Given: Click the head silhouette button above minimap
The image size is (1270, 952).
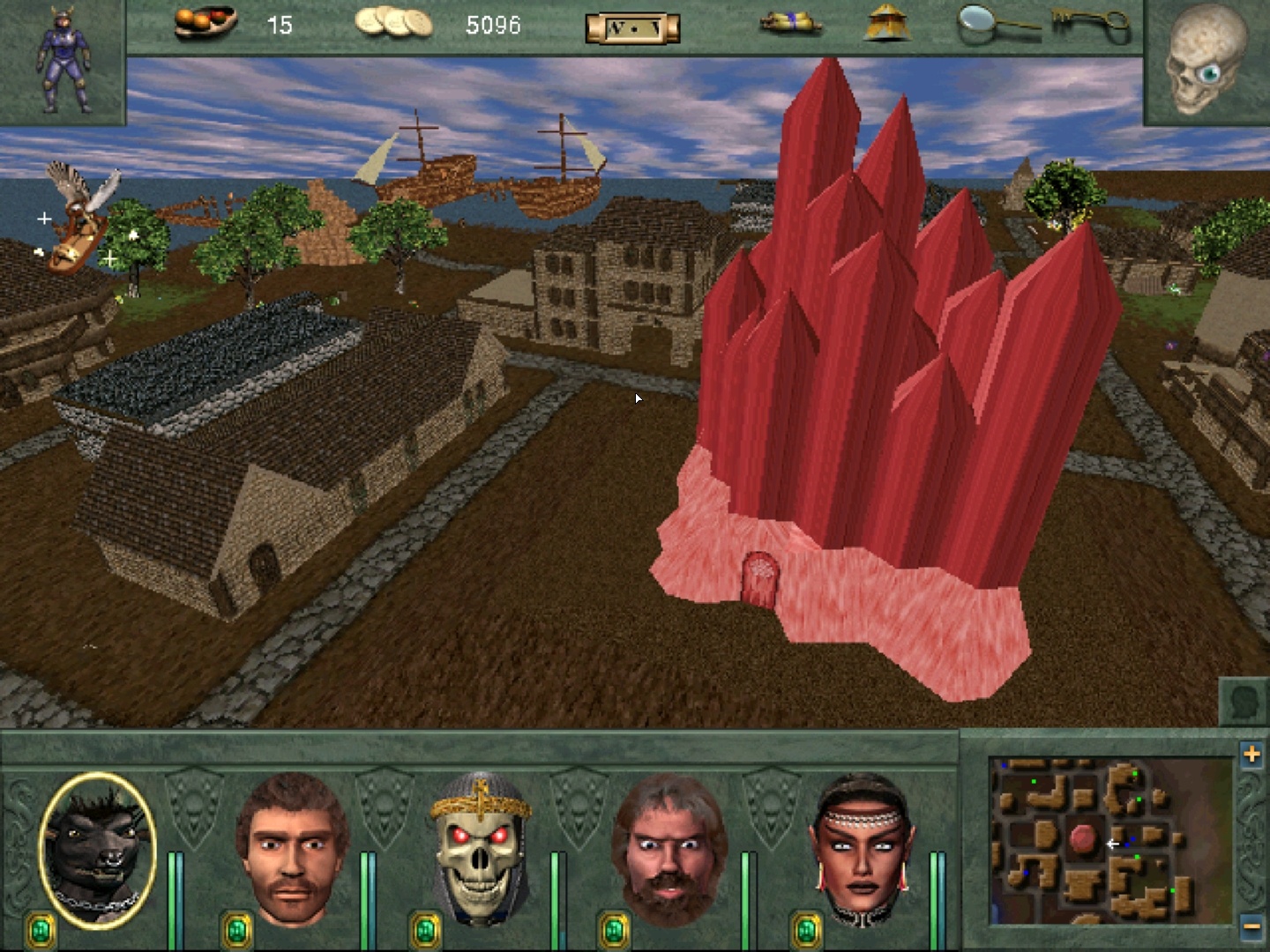Looking at the screenshot, I should (x=1244, y=703).
